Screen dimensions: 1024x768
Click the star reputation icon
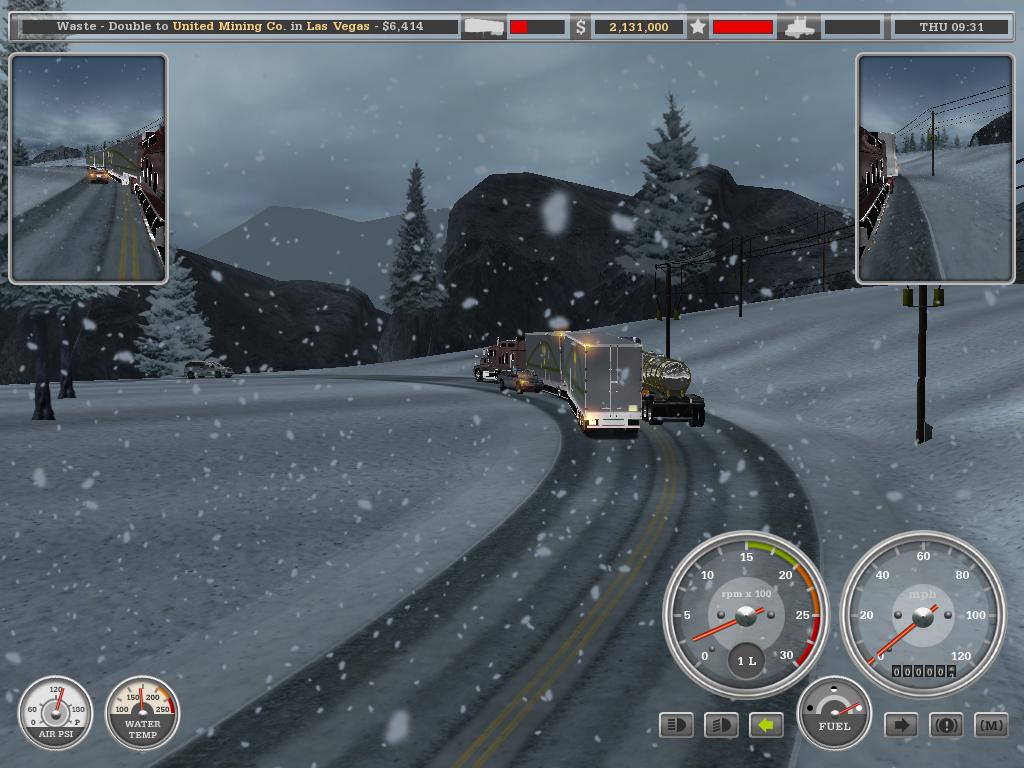point(698,27)
